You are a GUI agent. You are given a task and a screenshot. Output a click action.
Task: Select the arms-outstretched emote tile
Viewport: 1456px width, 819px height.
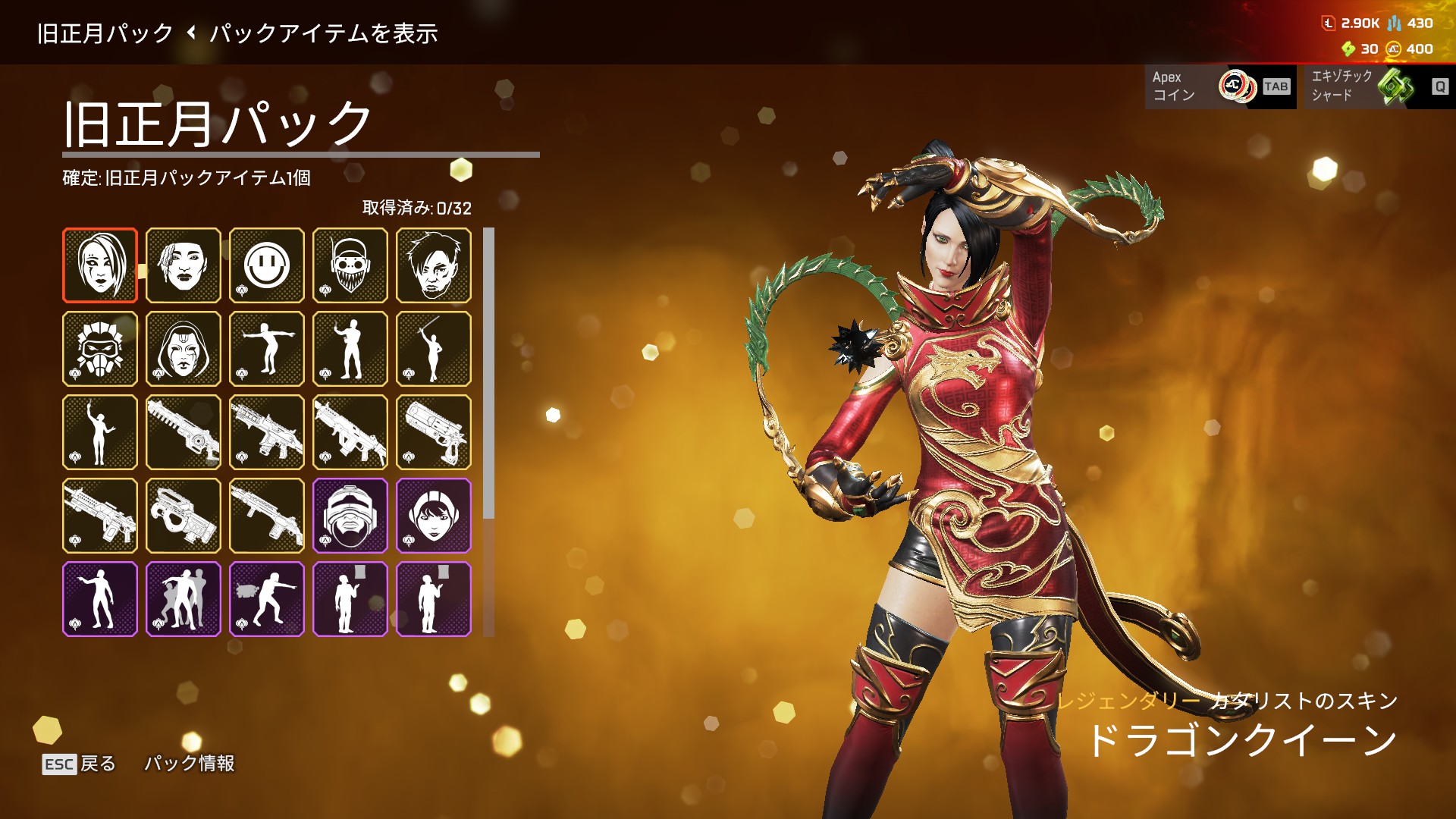click(x=267, y=349)
